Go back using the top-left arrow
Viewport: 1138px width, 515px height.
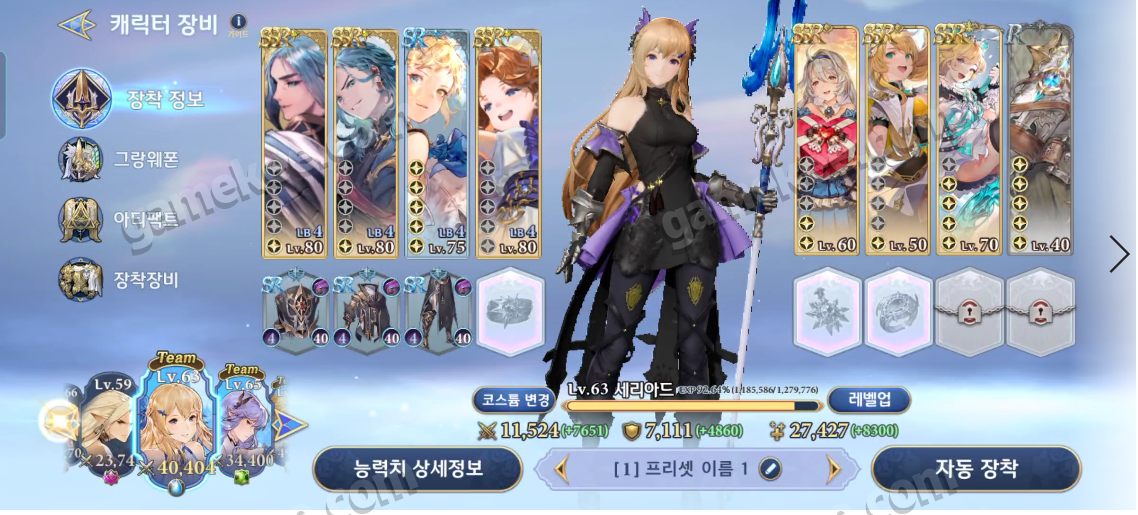click(75, 24)
